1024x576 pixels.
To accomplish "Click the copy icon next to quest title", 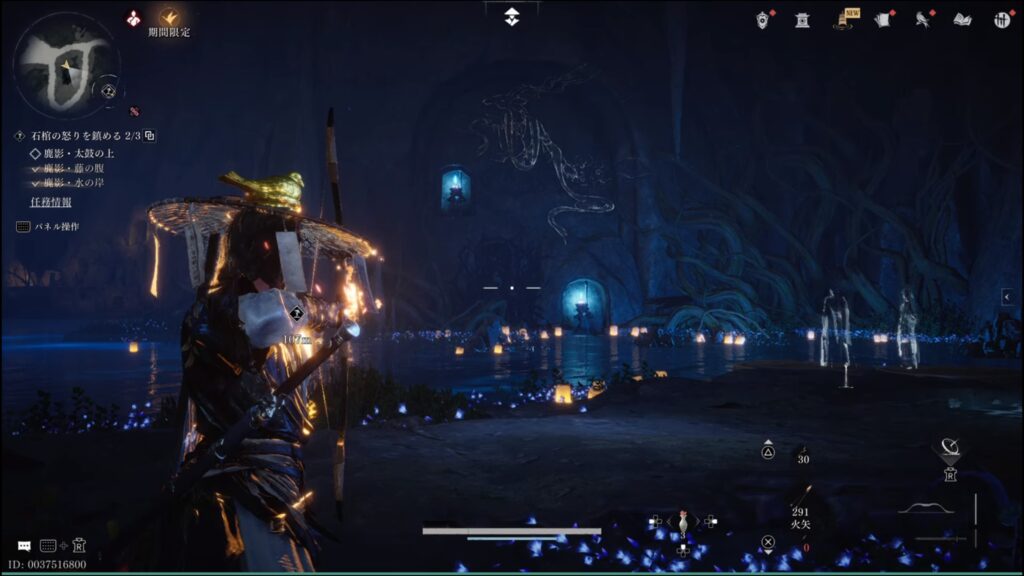I will pyautogui.click(x=150, y=136).
